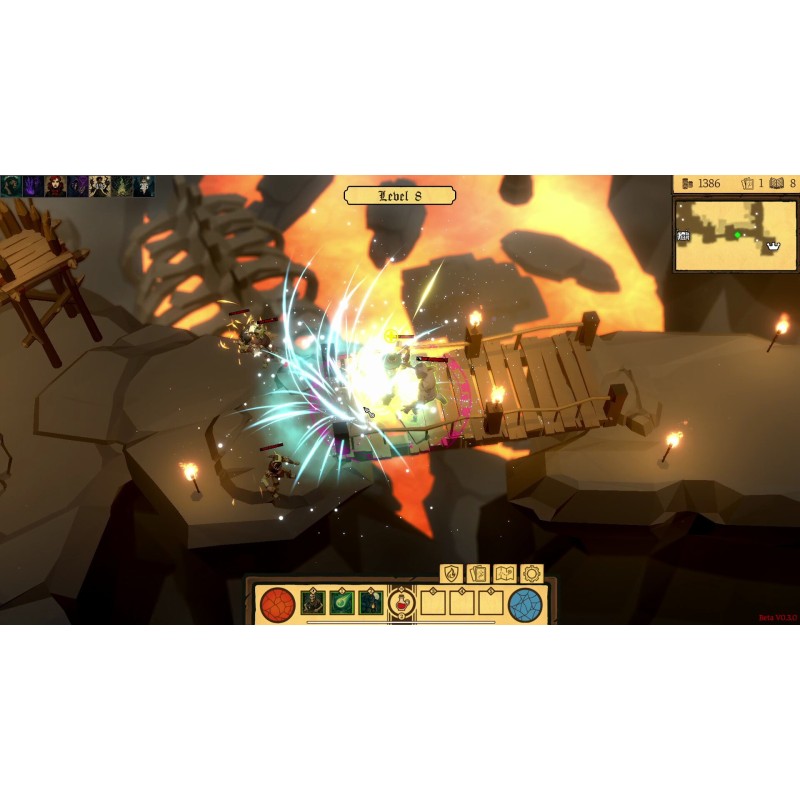The height and width of the screenshot is (800, 800).
Task: Cast the green projectile spell
Action: pos(342,602)
